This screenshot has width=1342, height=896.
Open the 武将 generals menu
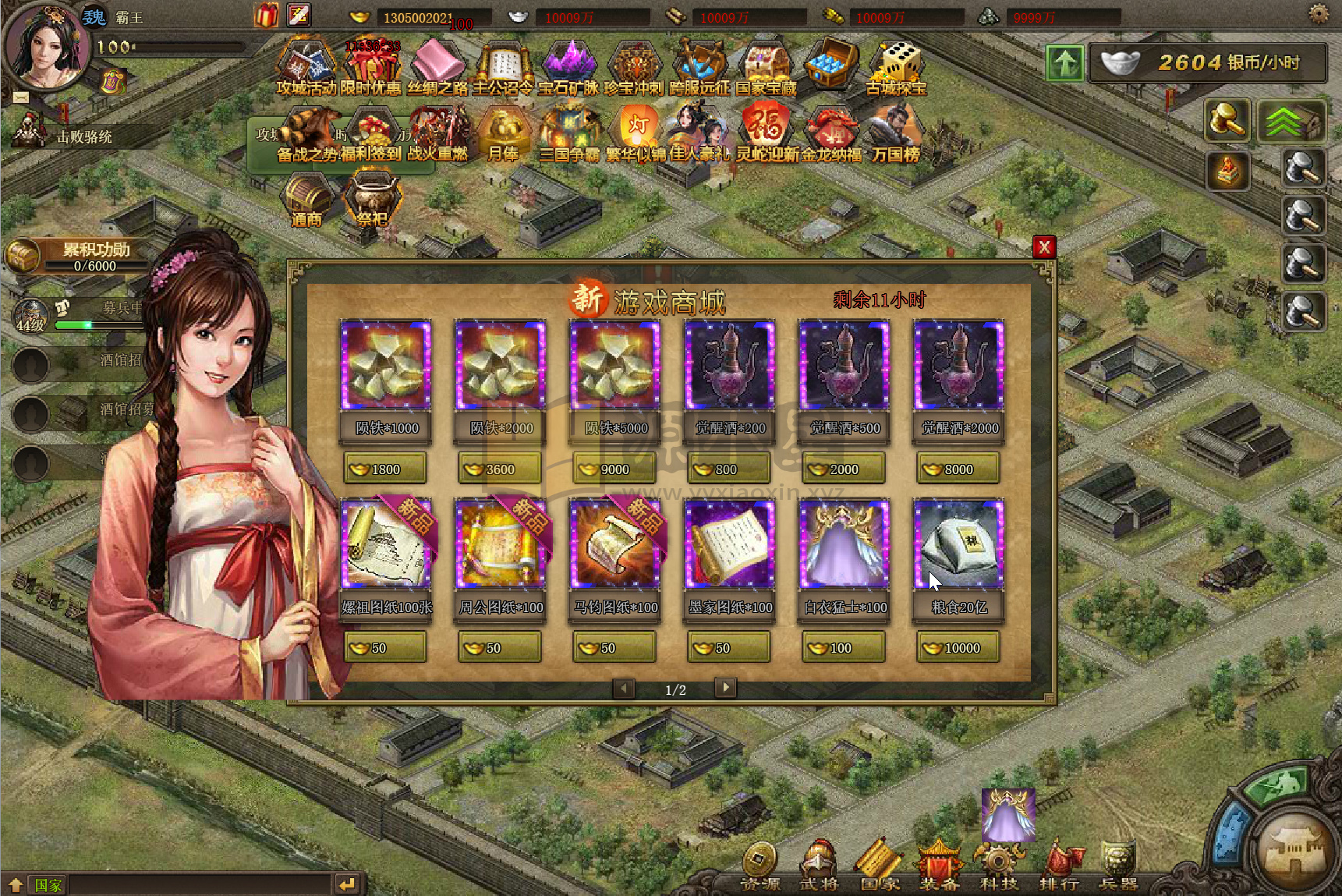point(819,867)
